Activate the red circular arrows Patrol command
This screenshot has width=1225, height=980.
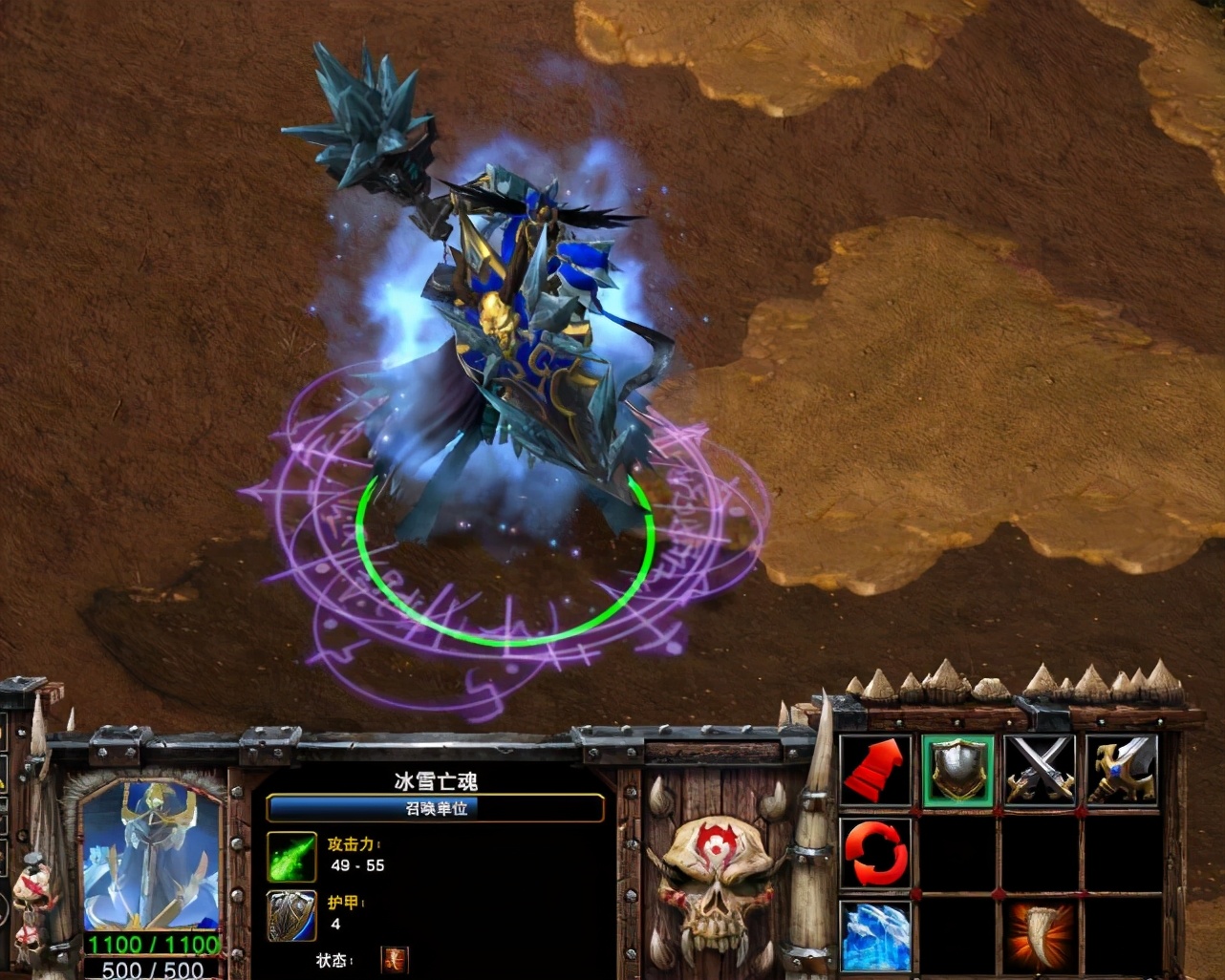876,853
